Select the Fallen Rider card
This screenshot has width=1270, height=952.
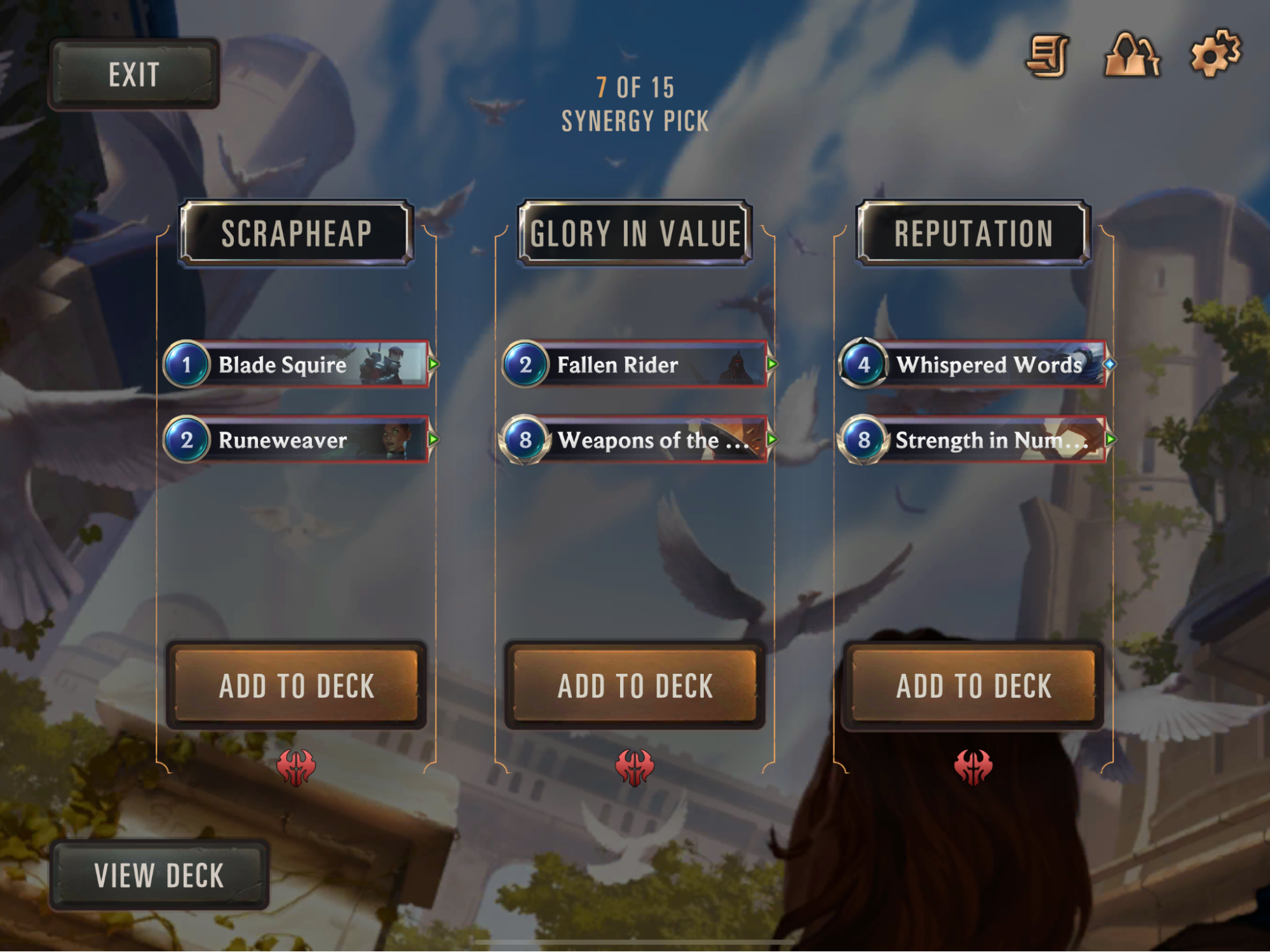(x=635, y=366)
